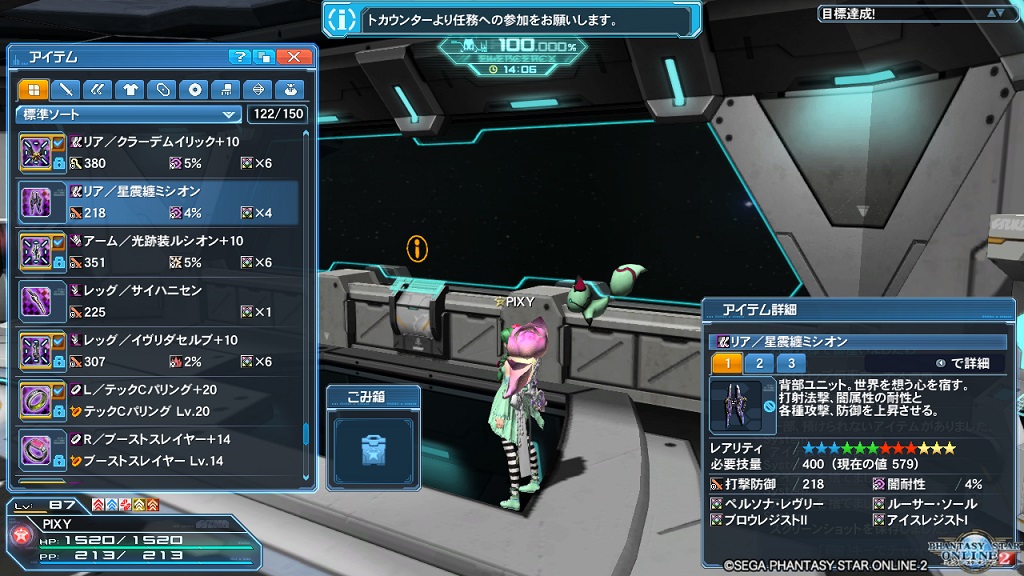Switch to item detail page 3
The image size is (1024, 576).
(x=791, y=363)
